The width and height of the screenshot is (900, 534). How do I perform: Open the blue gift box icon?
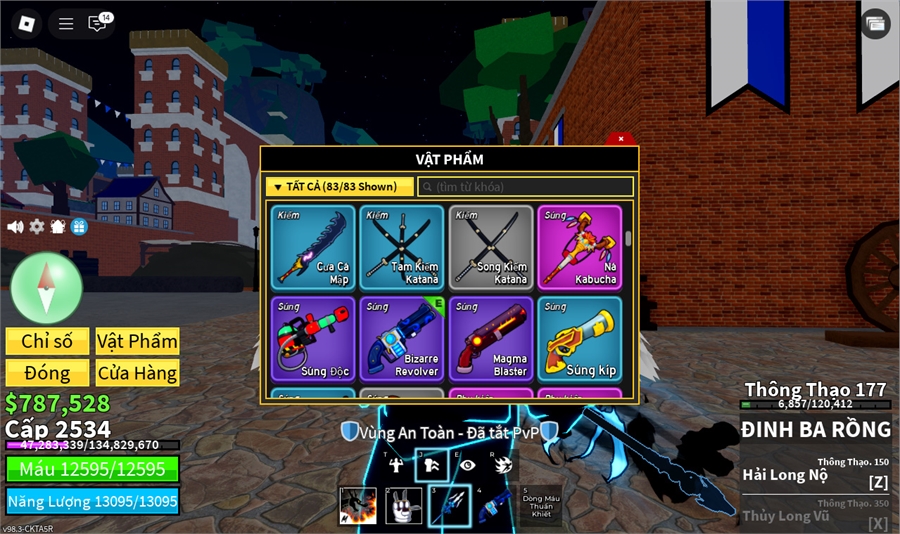tap(79, 227)
